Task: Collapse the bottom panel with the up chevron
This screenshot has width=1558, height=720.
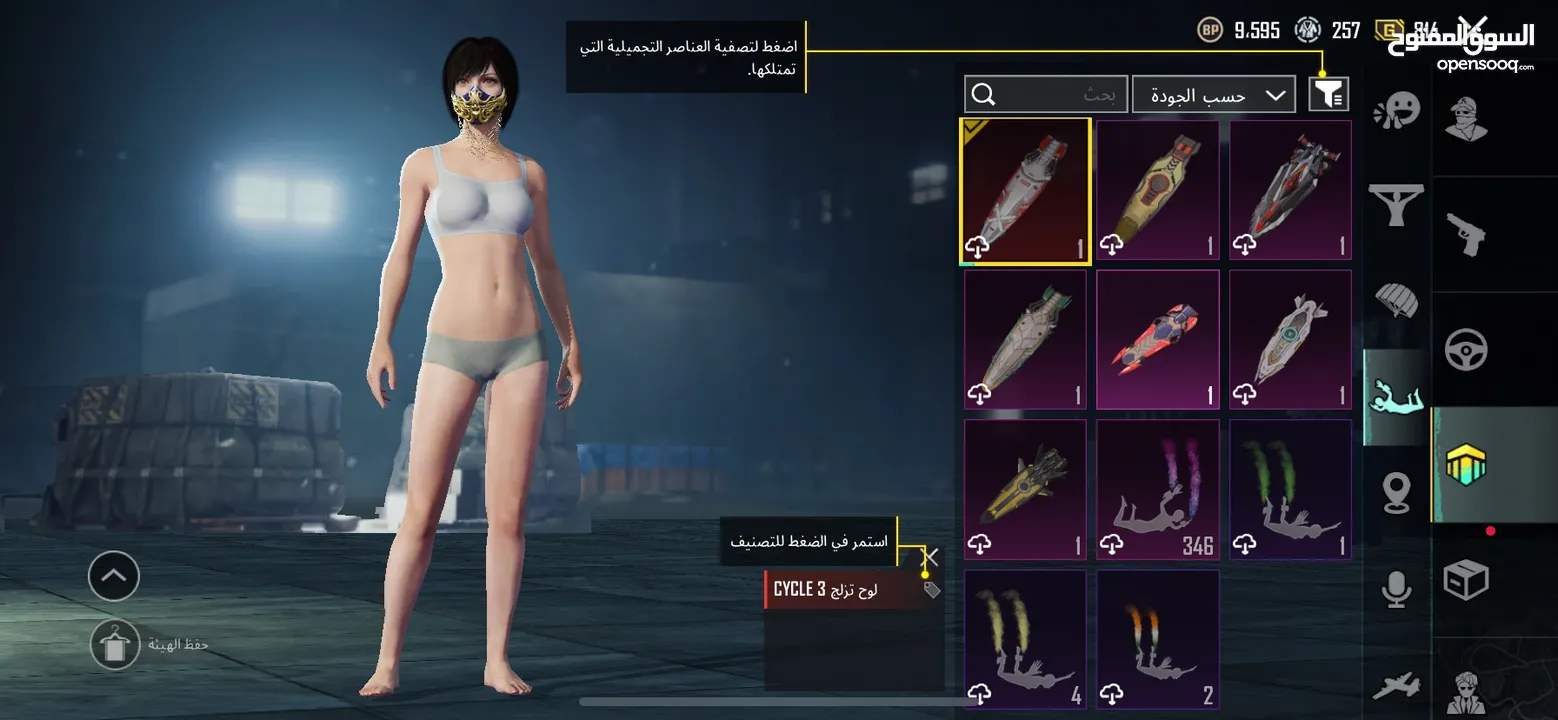Action: pyautogui.click(x=113, y=576)
